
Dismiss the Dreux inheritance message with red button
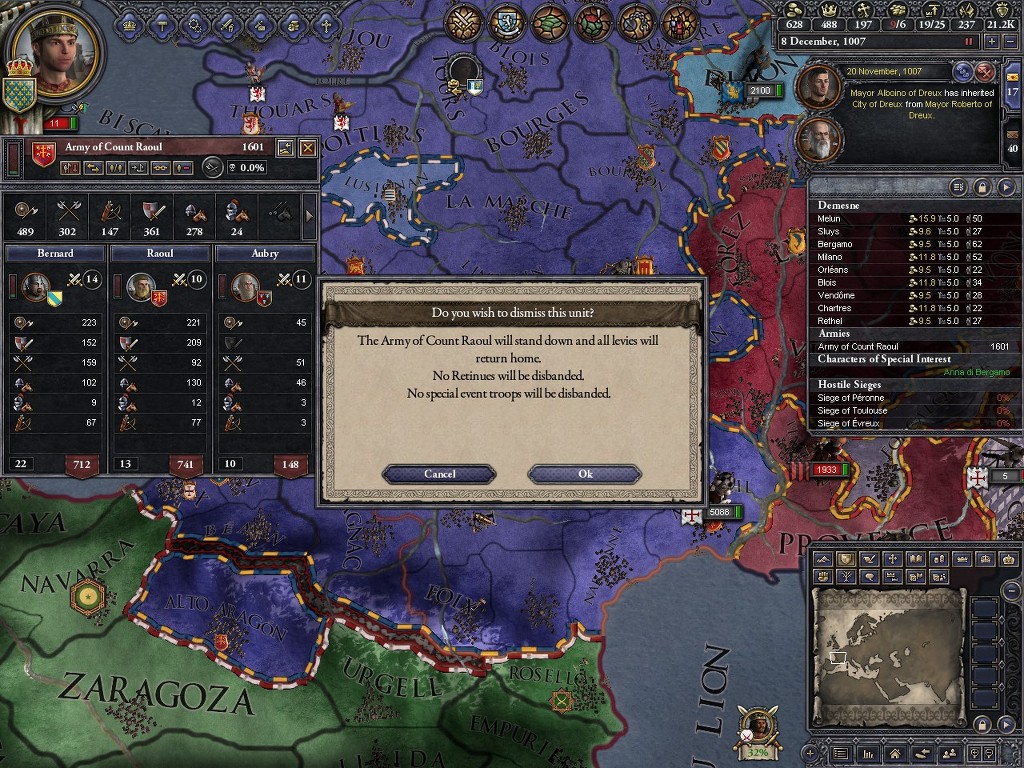985,71
